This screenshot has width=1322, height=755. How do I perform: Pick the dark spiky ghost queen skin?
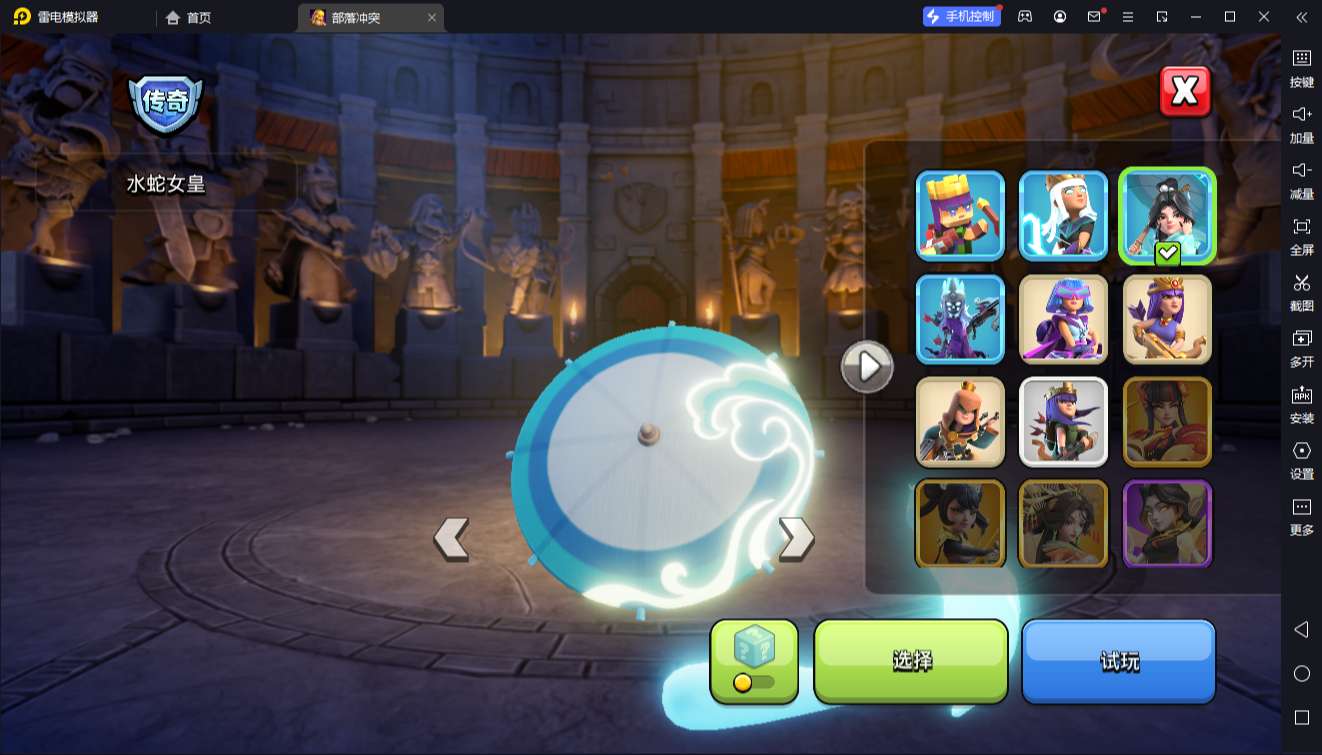pyautogui.click(x=960, y=319)
